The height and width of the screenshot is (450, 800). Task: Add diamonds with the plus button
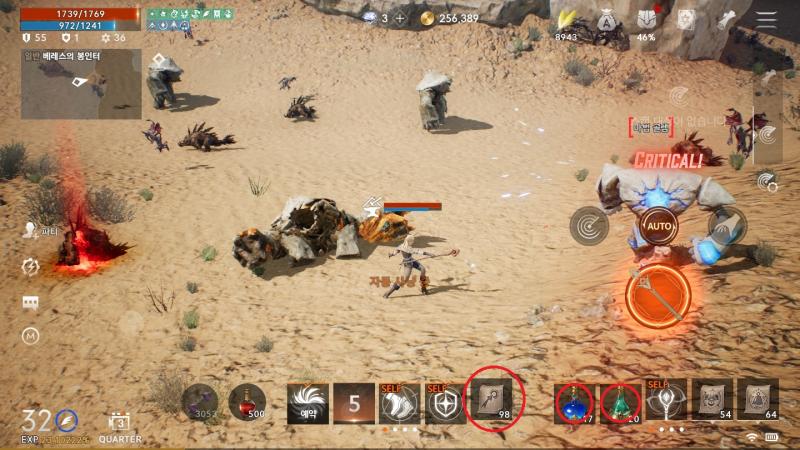tap(400, 19)
